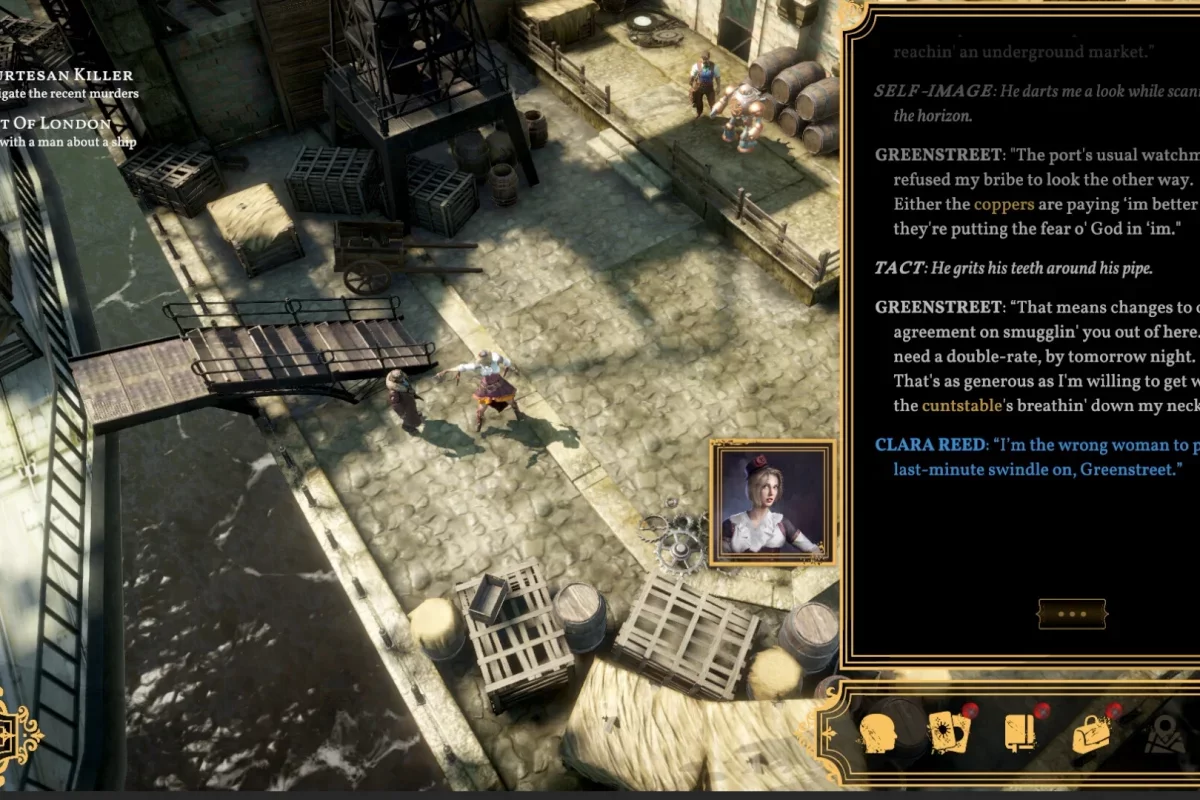1200x800 pixels.
Task: Click the highlighted word "coppers" in dialogue
Action: click(x=1004, y=205)
